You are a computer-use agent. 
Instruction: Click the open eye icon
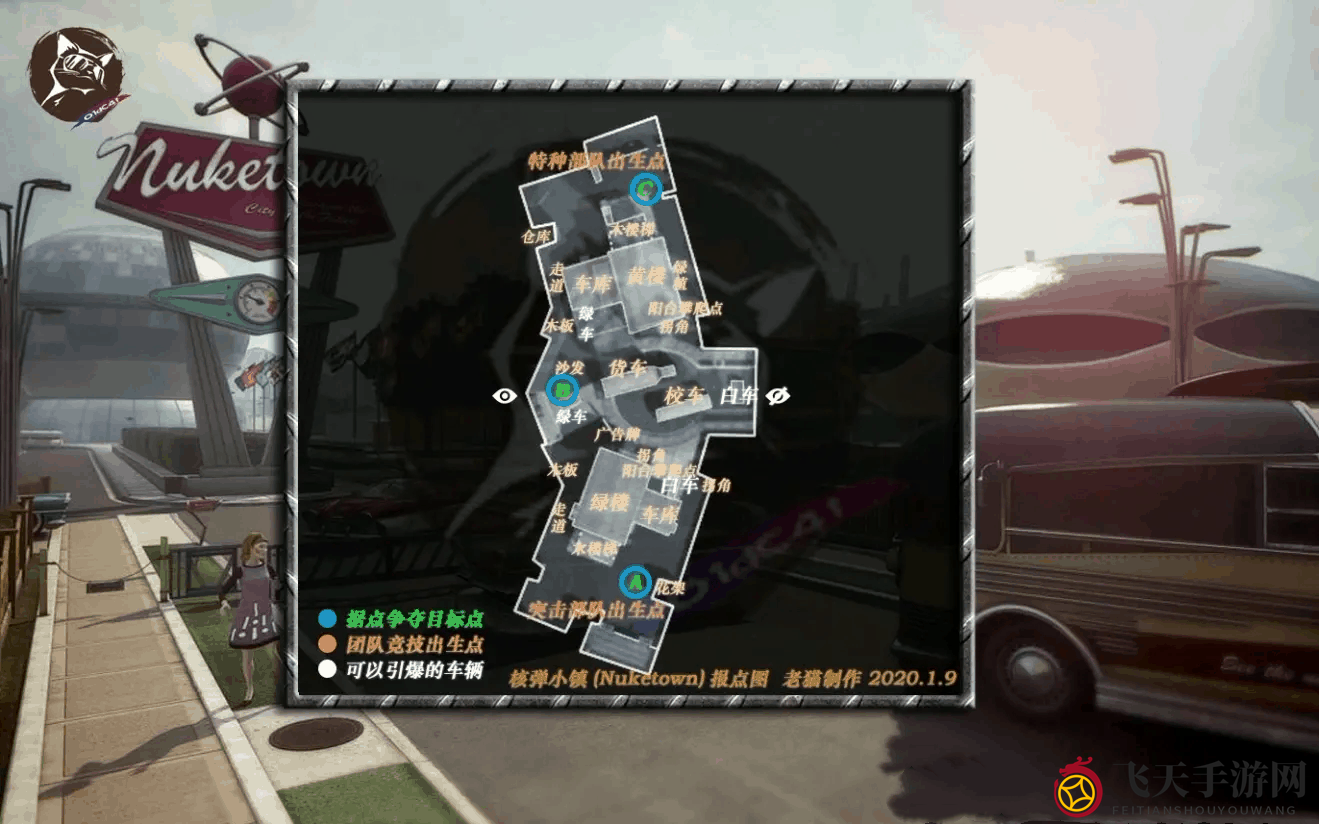pos(505,396)
